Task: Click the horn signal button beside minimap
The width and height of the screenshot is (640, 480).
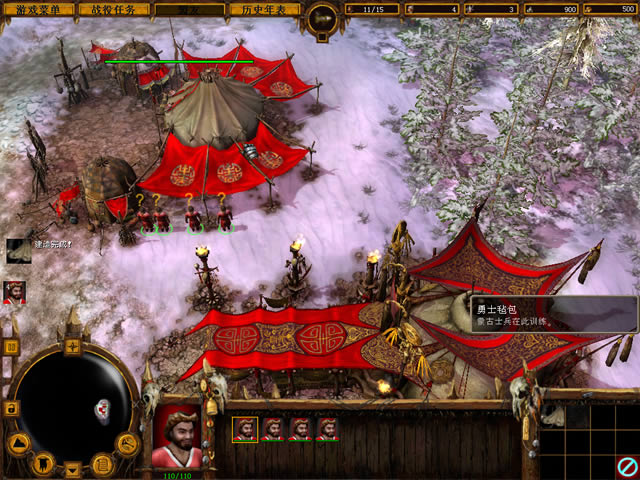Action: (x=126, y=442)
